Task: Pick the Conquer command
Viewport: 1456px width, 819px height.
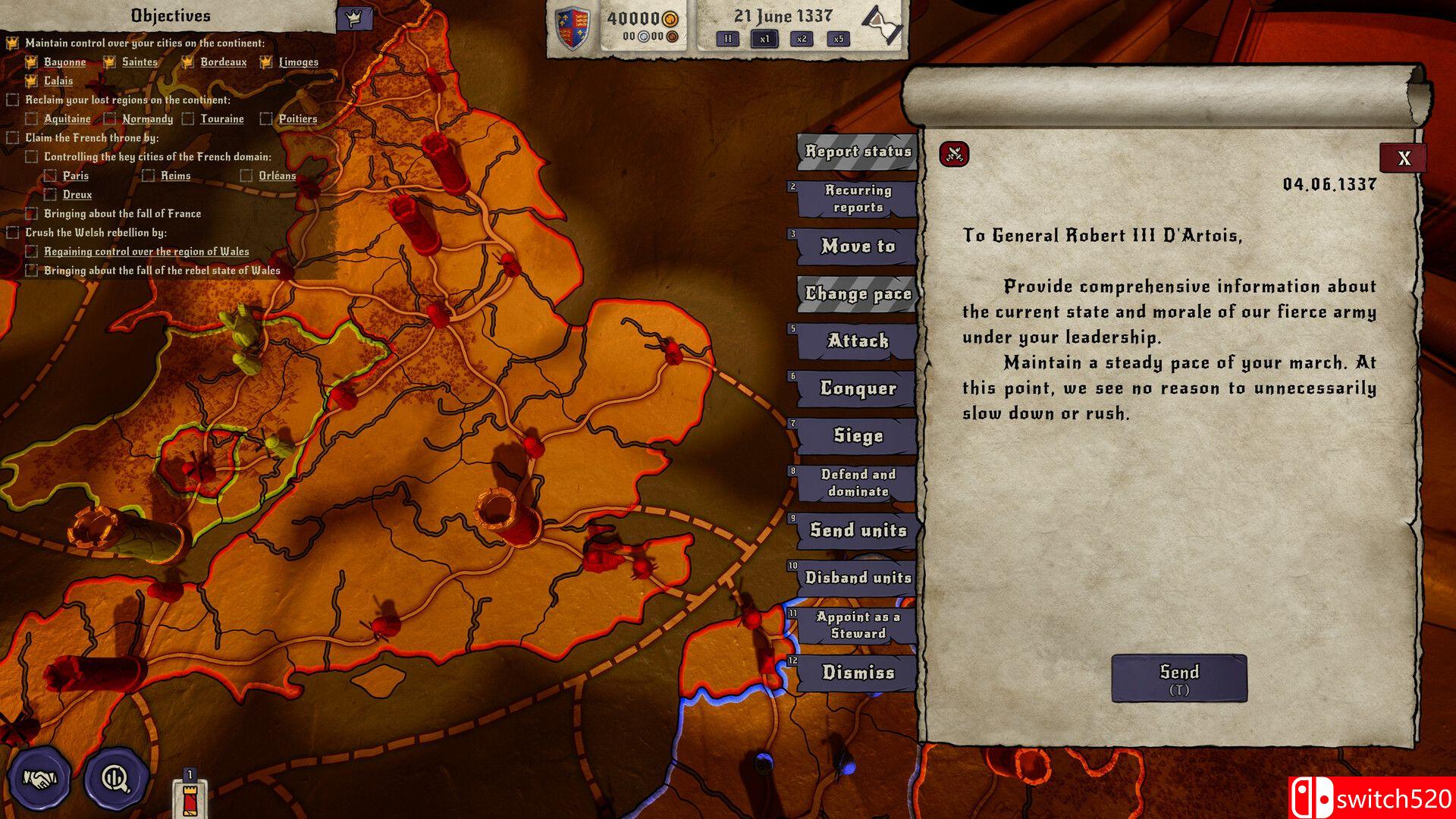Action: [858, 389]
